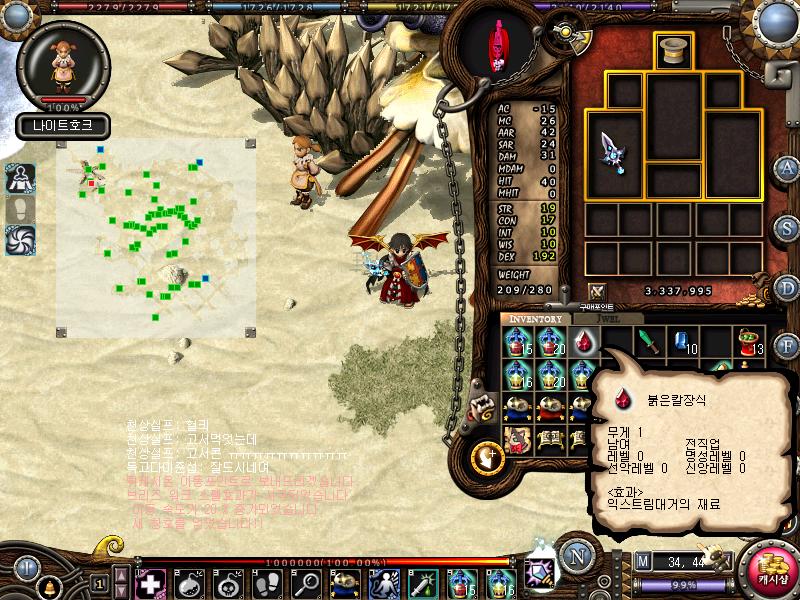This screenshot has height=600, width=800.
Task: Click the equipped top hat slot
Action: pyautogui.click(x=673, y=52)
